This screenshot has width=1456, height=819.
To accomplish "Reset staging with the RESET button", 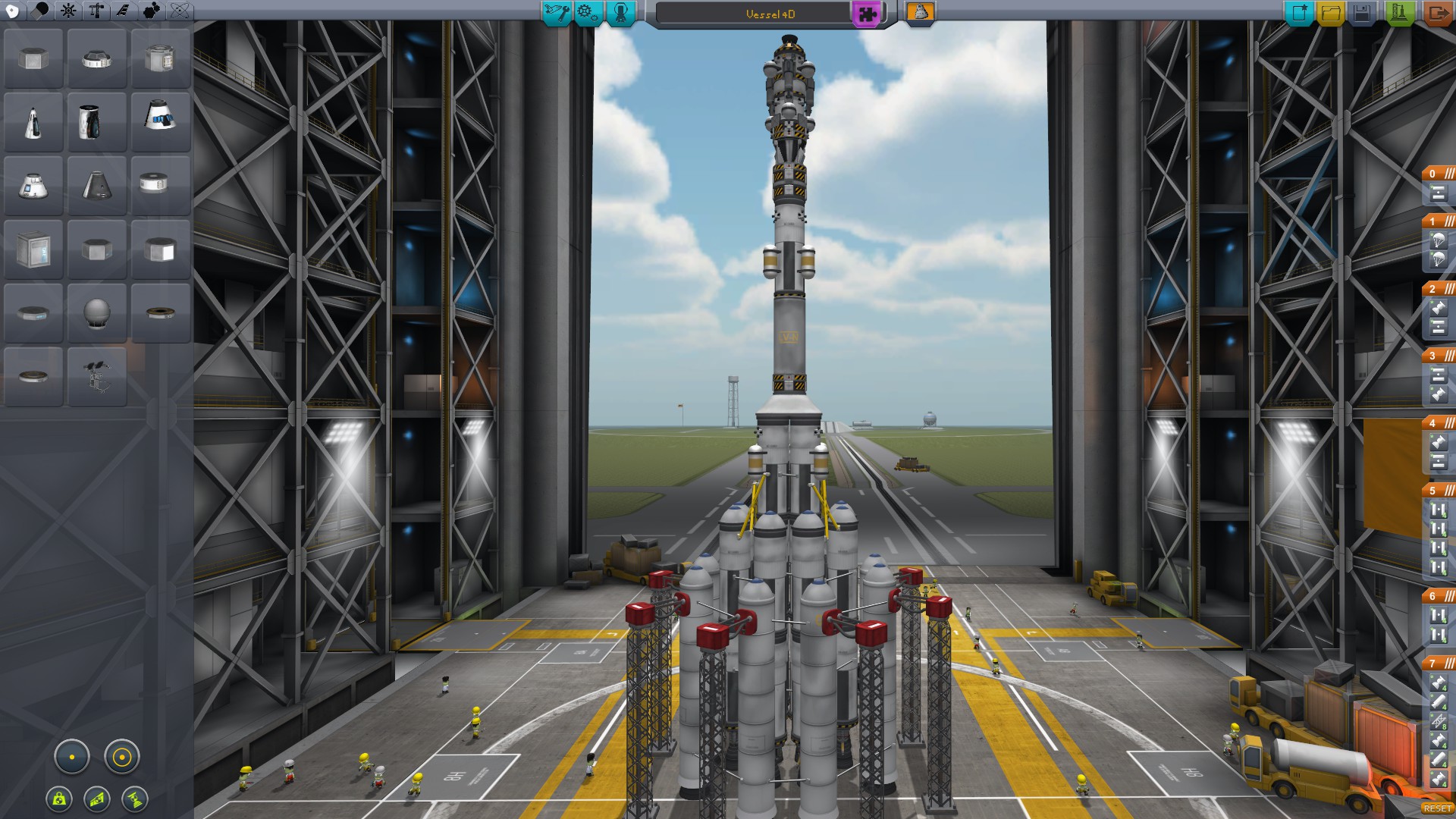I will pyautogui.click(x=1437, y=808).
